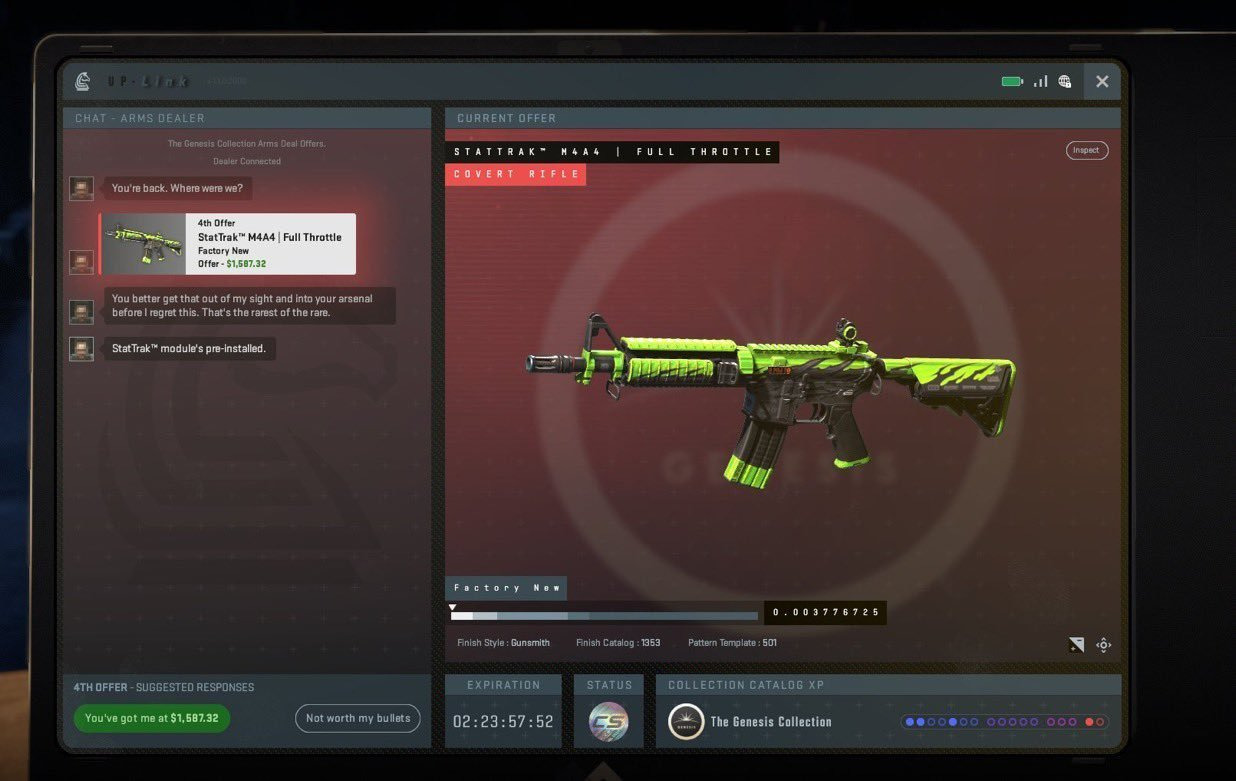Accept the offer at $1,587.32
Viewport: 1236px width, 781px height.
(x=152, y=718)
